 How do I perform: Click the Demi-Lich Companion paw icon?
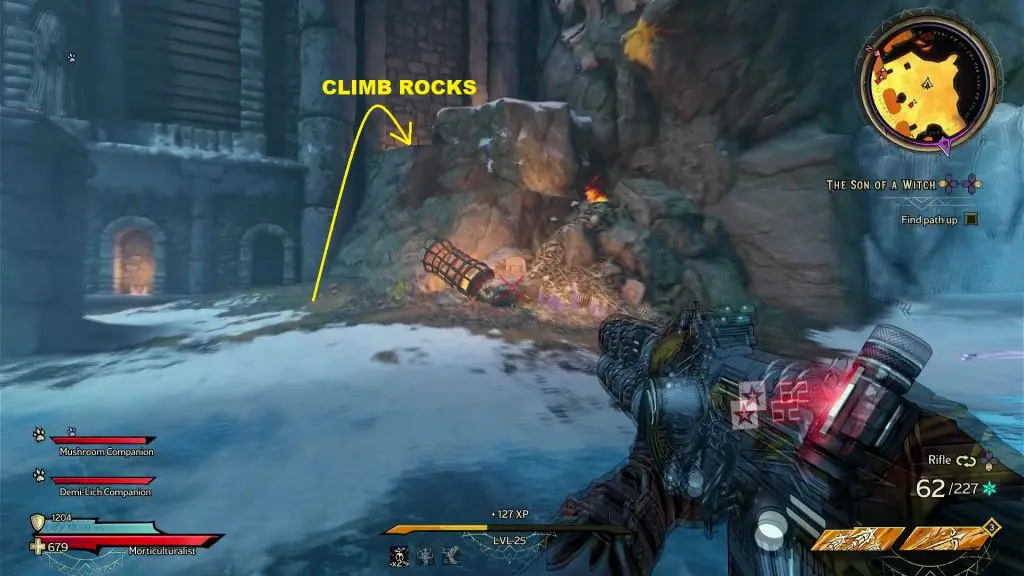pyautogui.click(x=39, y=476)
